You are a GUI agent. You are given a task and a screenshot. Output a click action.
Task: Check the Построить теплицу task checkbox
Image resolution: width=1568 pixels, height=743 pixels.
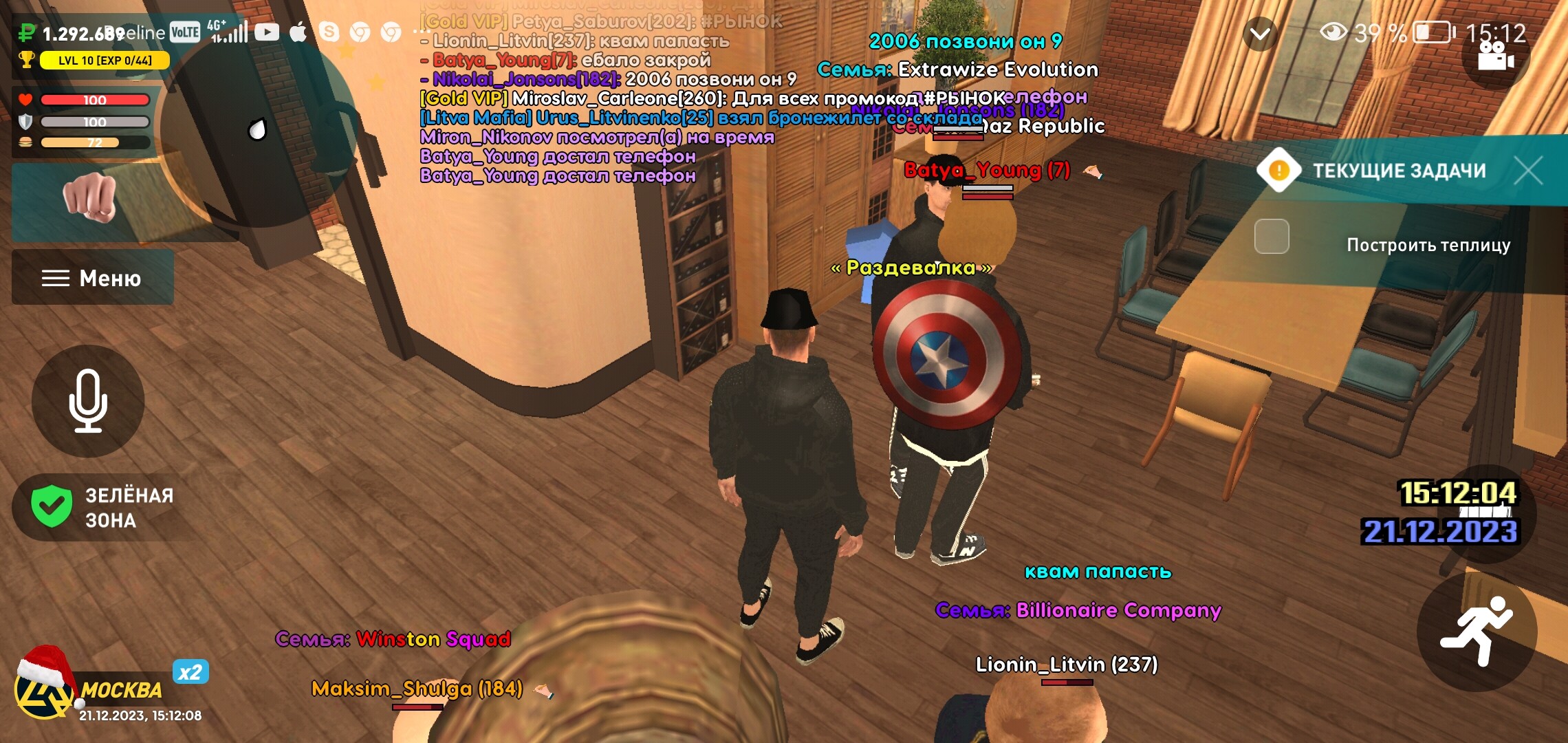click(1271, 236)
